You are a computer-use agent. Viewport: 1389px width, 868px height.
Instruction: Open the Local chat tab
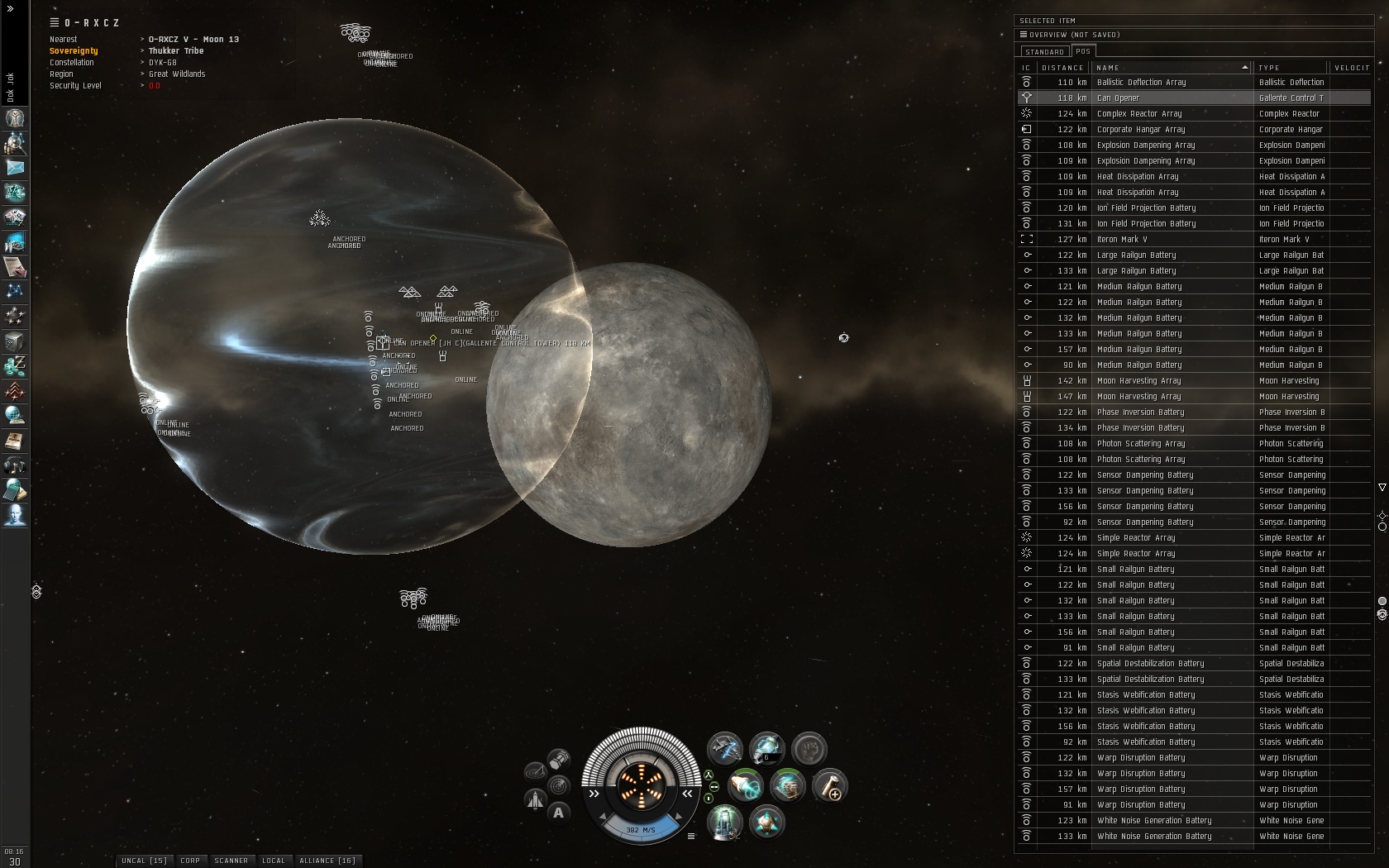[274, 861]
